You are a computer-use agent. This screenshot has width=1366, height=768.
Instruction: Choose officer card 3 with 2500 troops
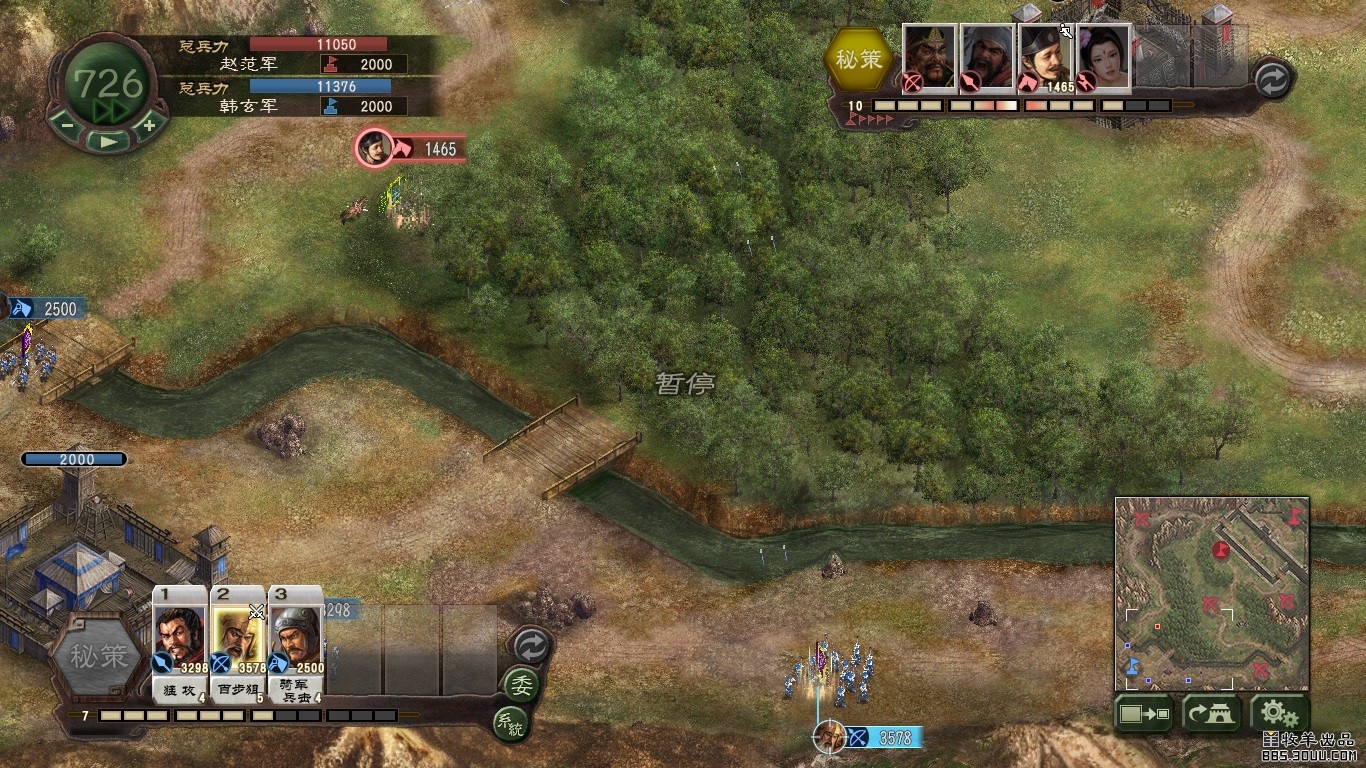296,640
